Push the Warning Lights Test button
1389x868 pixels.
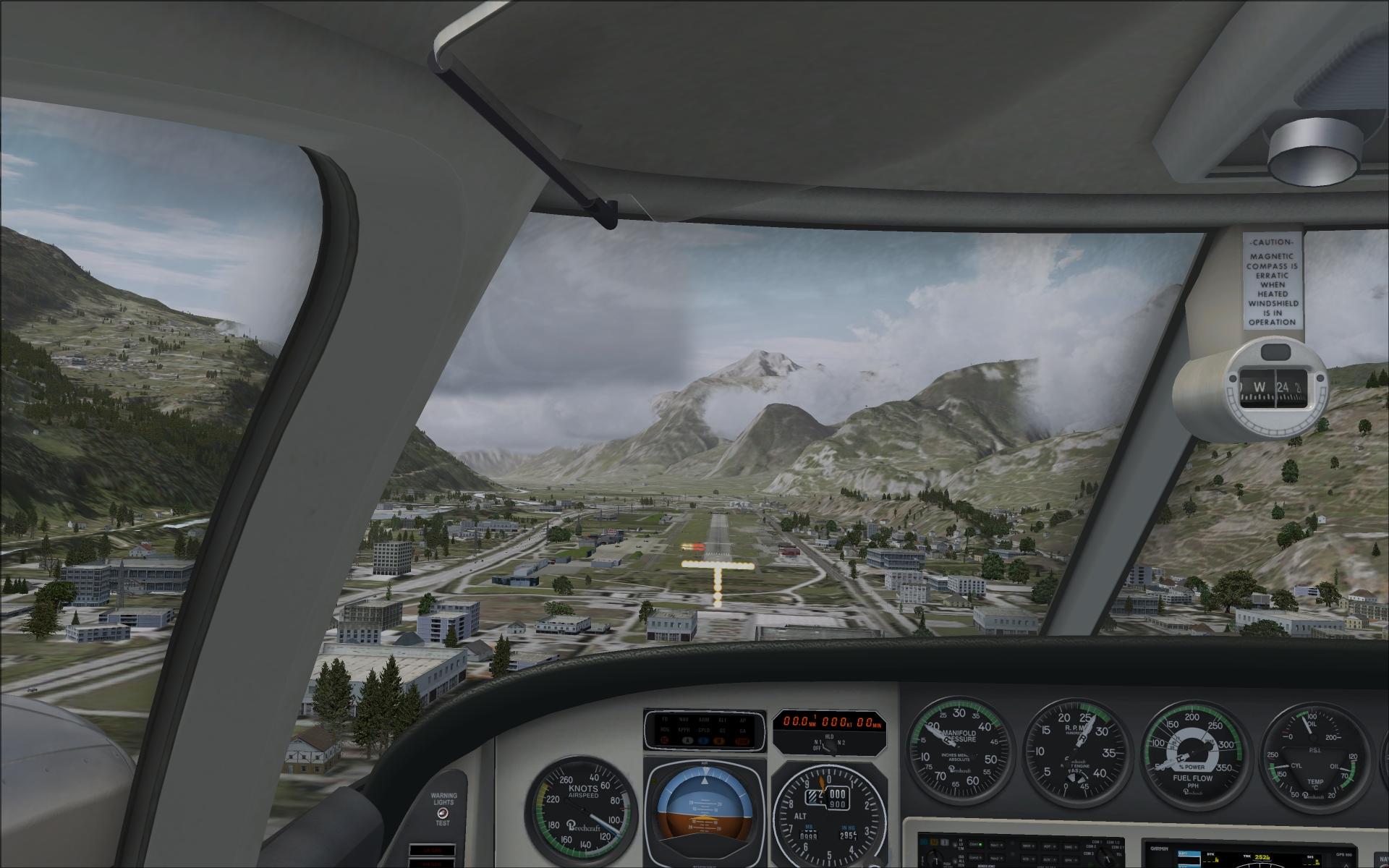(441, 812)
